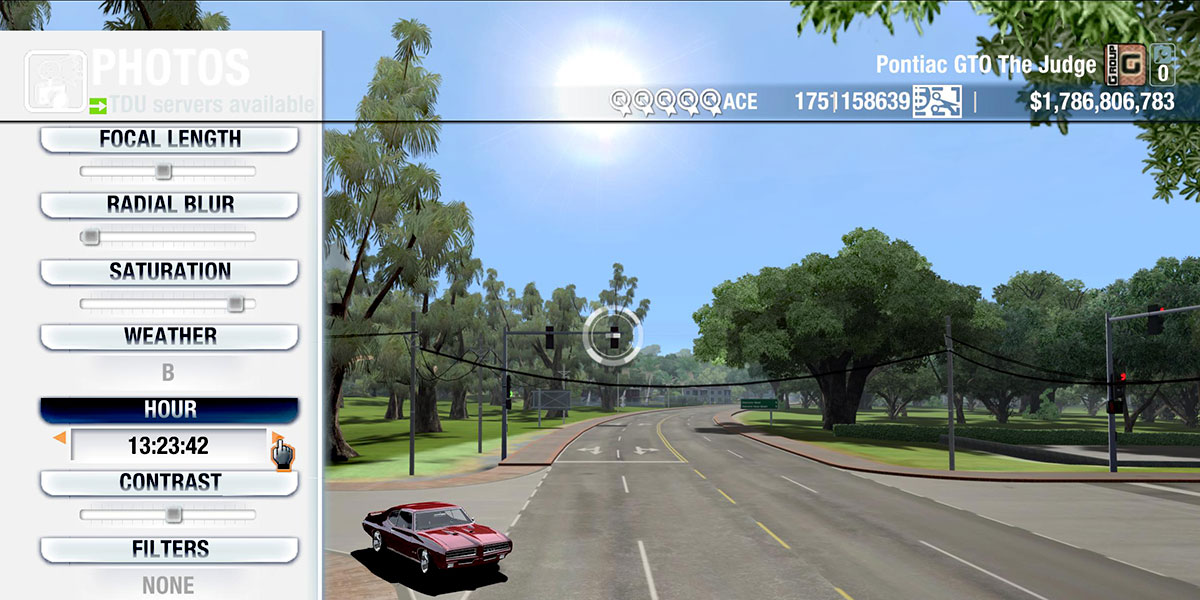Viewport: 1200px width, 600px height.
Task: Decrease the hour with the left arrow
Action: pyautogui.click(x=60, y=438)
